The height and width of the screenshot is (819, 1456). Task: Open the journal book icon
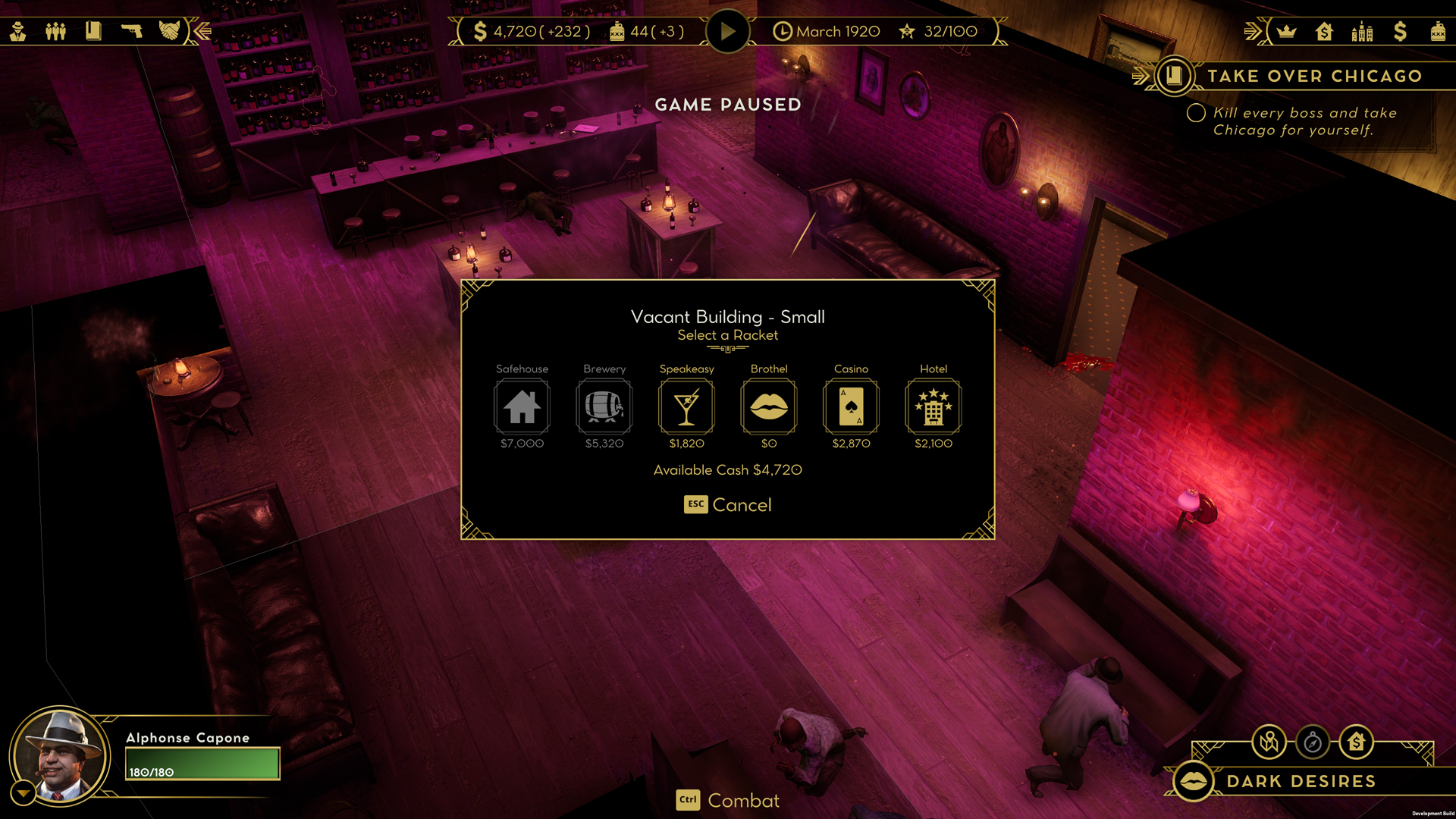[x=93, y=31]
